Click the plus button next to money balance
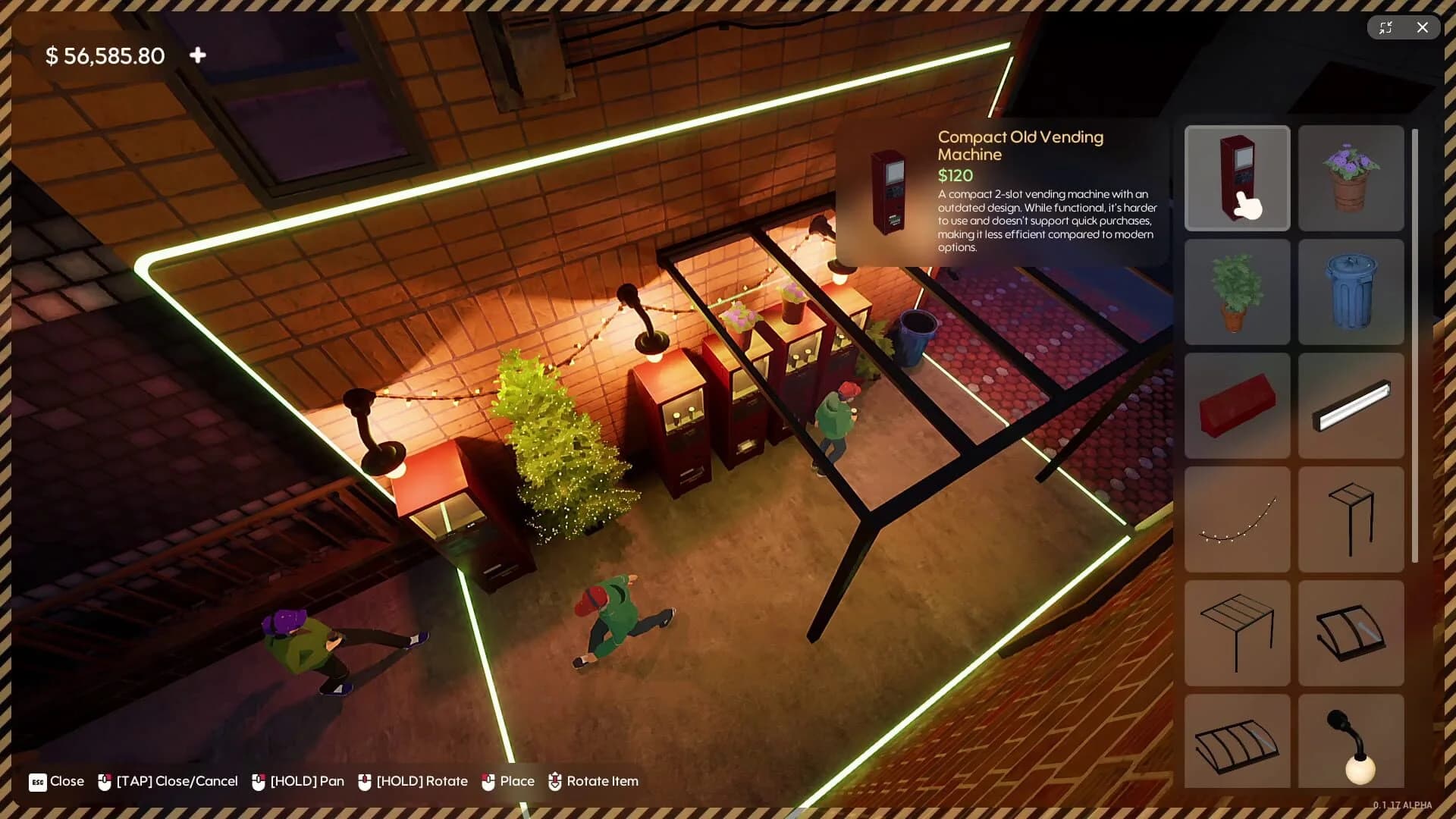The width and height of the screenshot is (1456, 819). coord(197,55)
